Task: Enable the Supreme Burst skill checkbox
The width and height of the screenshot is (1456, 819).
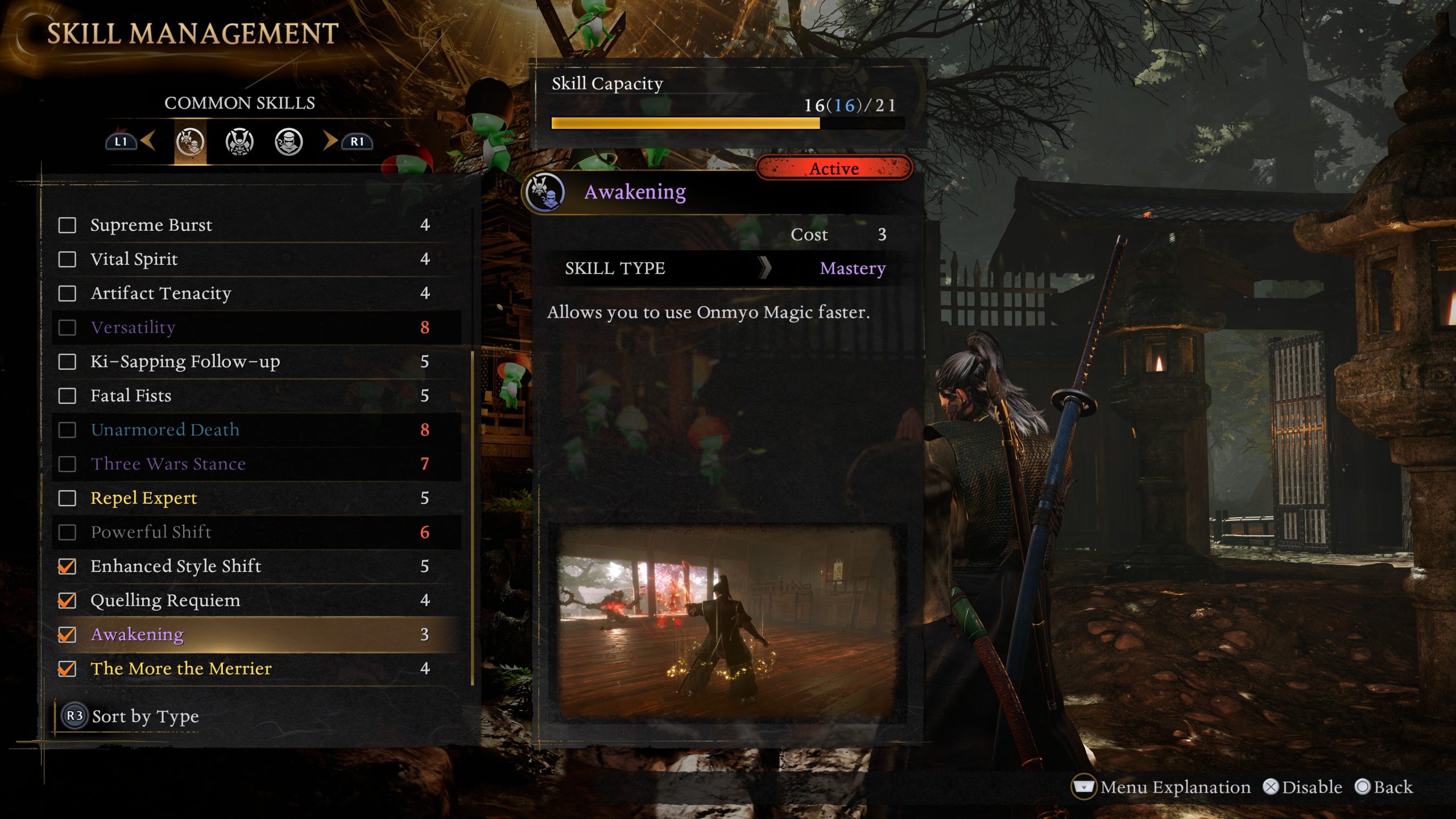Action: click(68, 226)
